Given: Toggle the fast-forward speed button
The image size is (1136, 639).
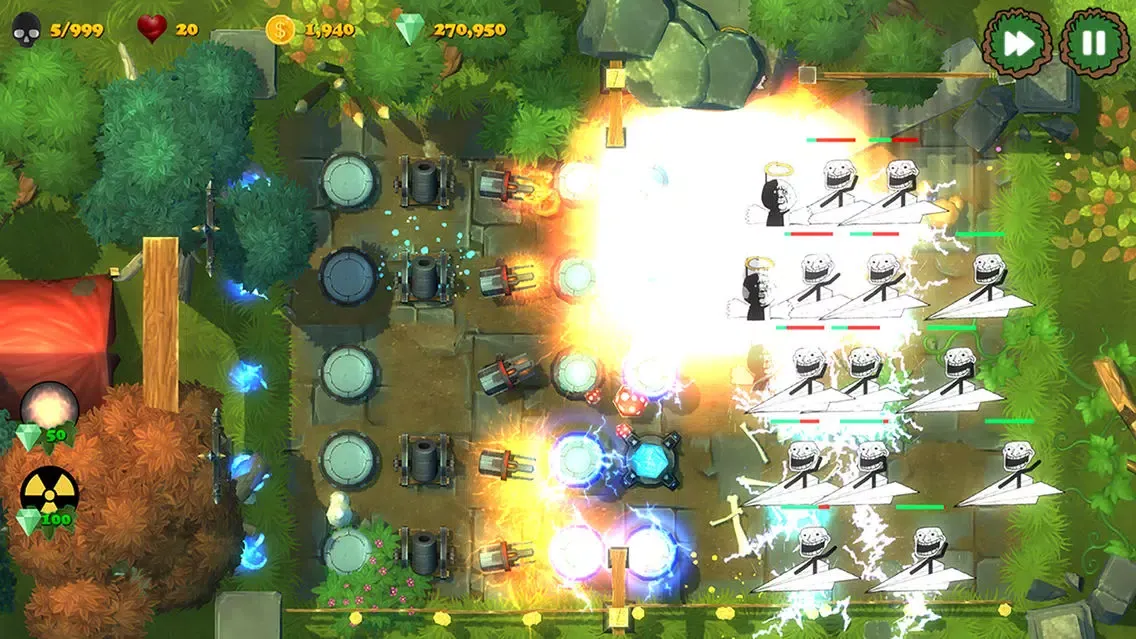Looking at the screenshot, I should [1018, 43].
